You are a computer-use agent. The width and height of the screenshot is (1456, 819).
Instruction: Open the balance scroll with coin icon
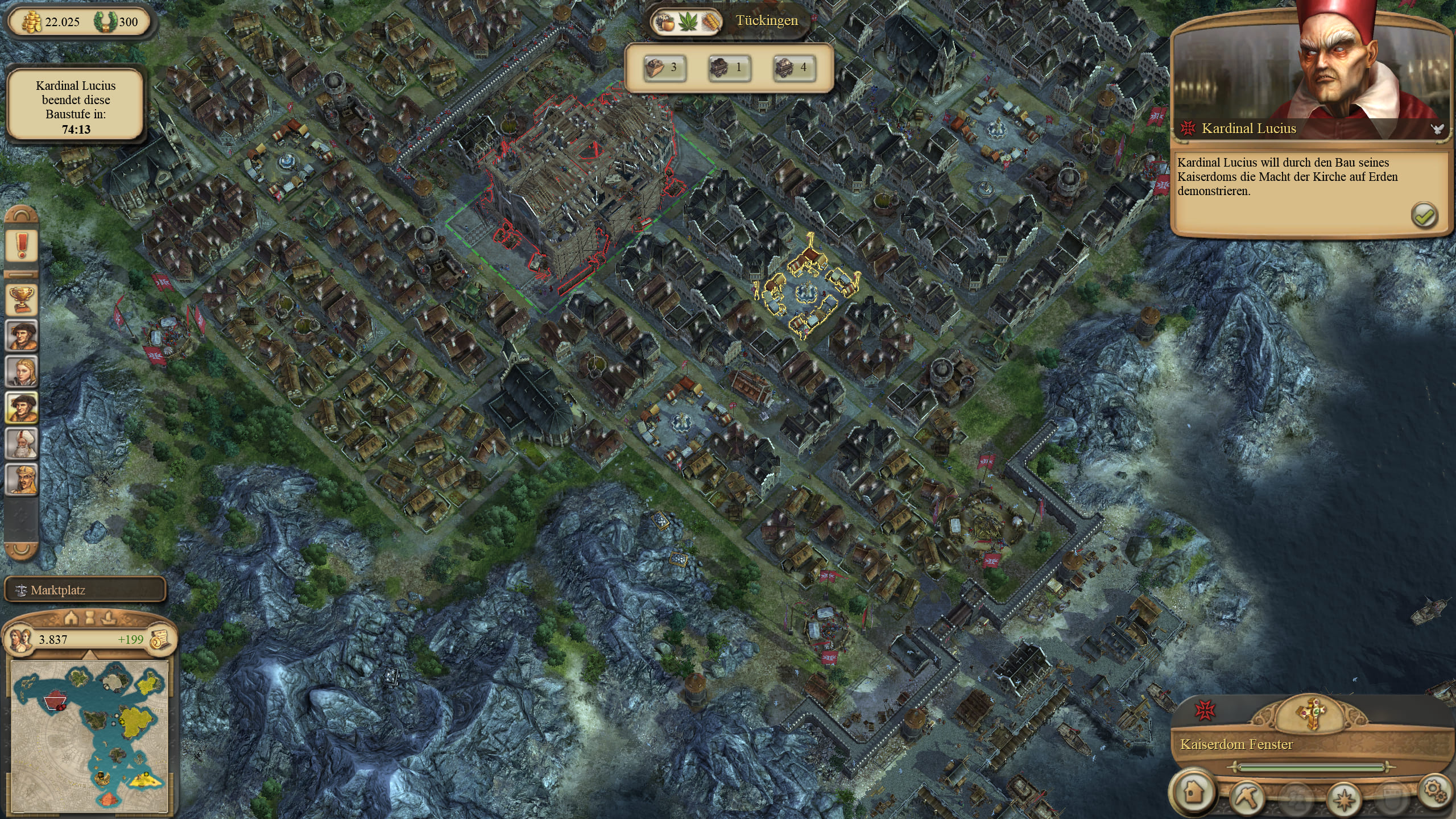pos(160,639)
